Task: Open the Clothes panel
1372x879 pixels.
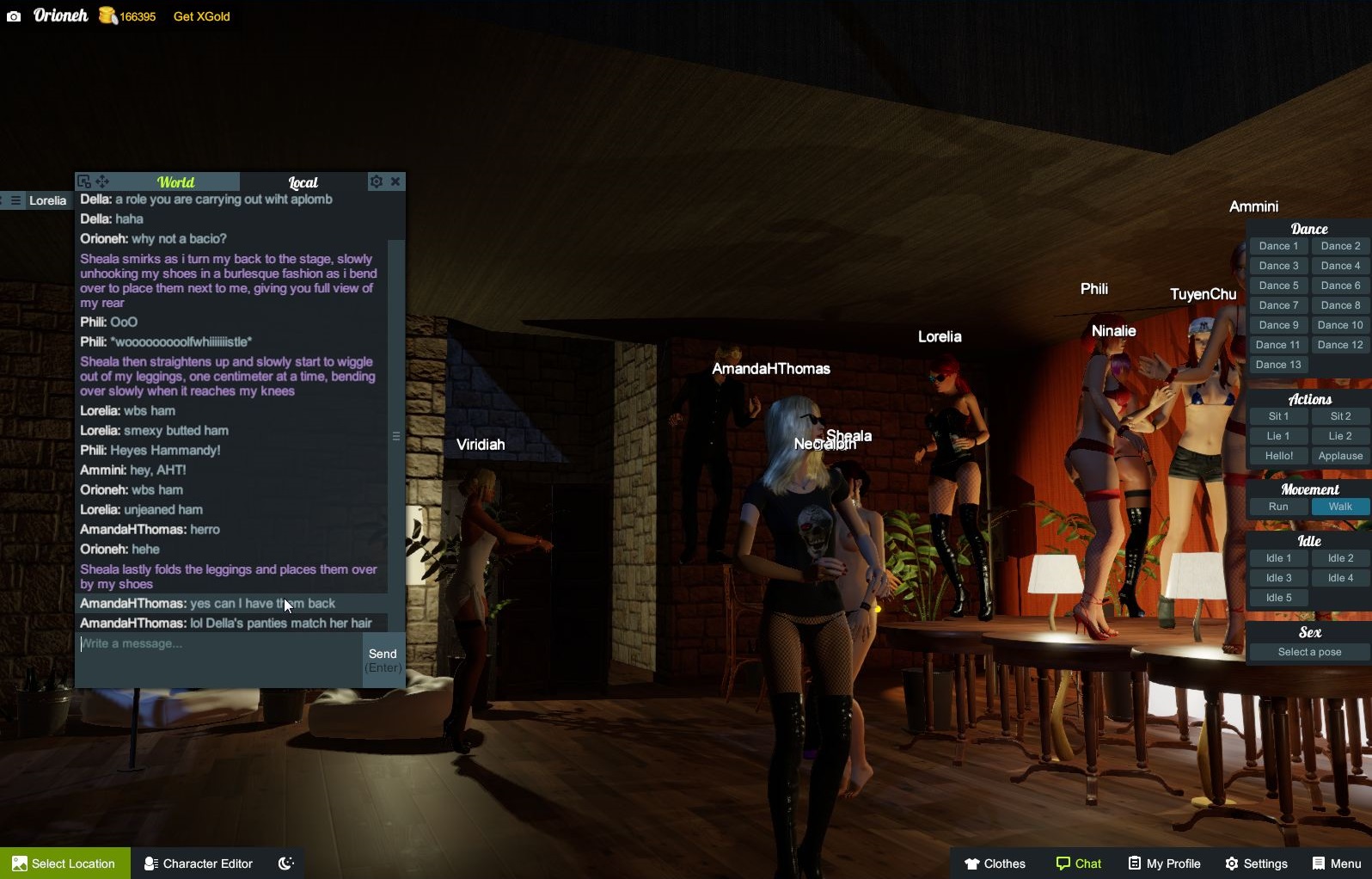Action: 995,863
